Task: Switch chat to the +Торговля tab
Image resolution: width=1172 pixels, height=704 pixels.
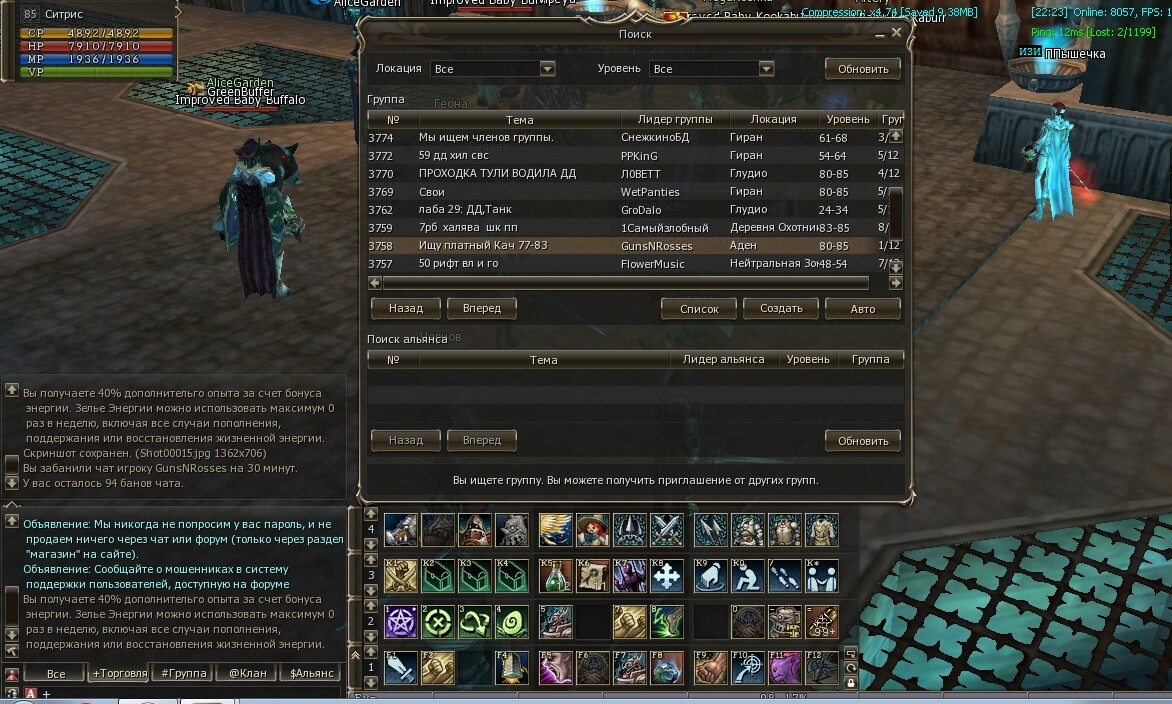Action: click(x=117, y=673)
